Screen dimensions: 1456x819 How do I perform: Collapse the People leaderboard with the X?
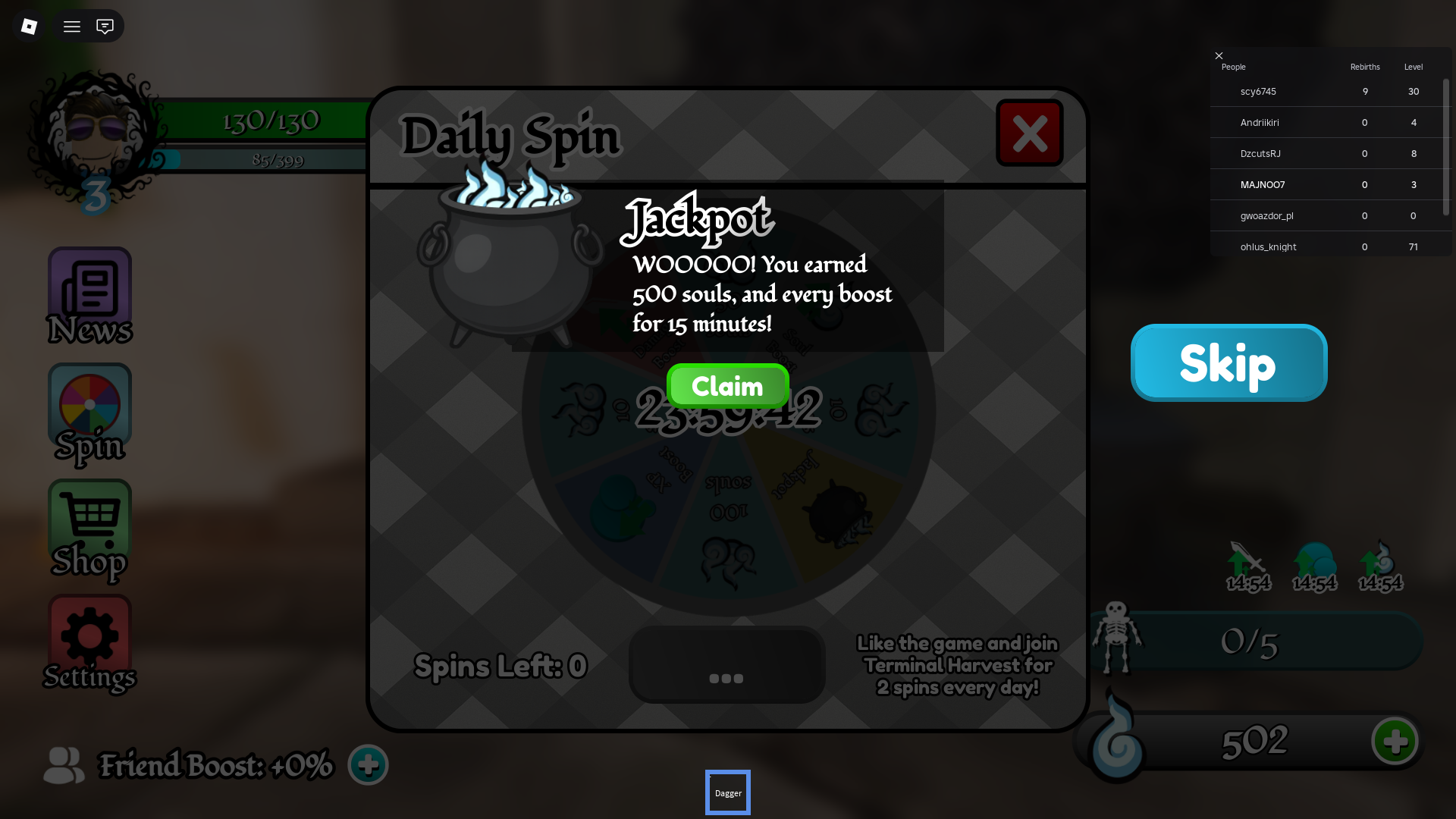(1219, 55)
